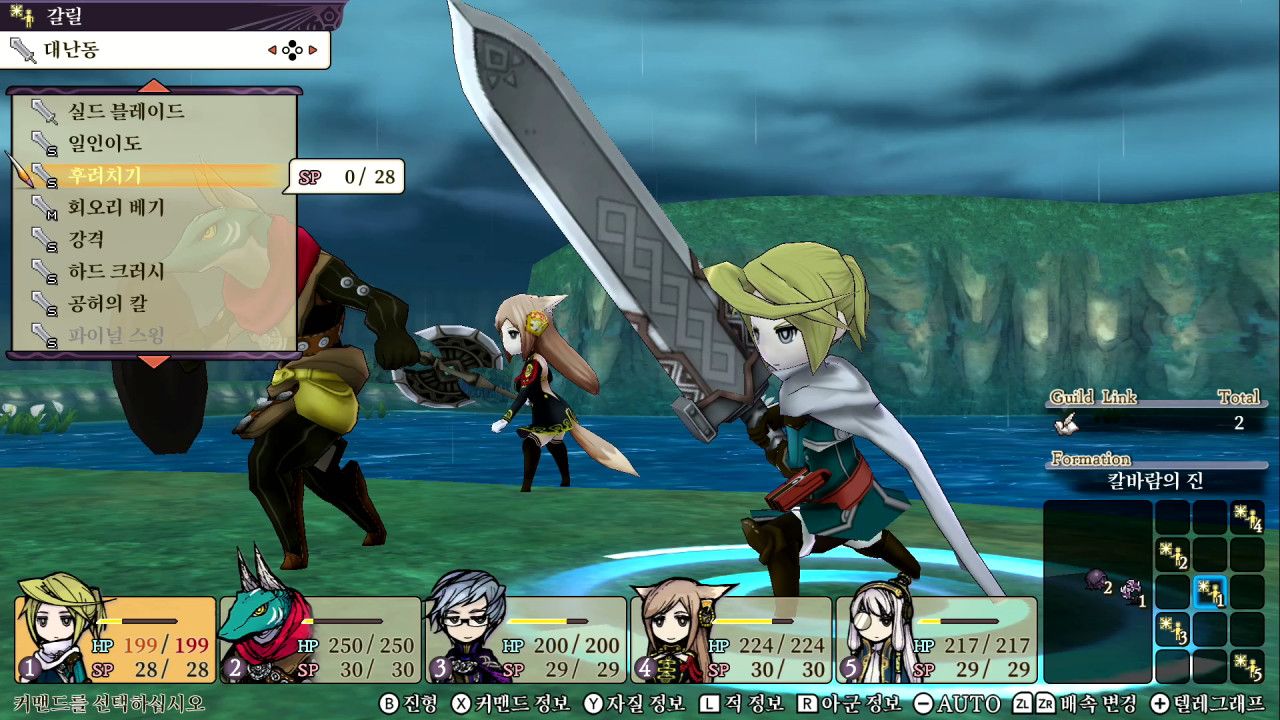Select the 칼바람의 진 formation label

[x=1155, y=480]
